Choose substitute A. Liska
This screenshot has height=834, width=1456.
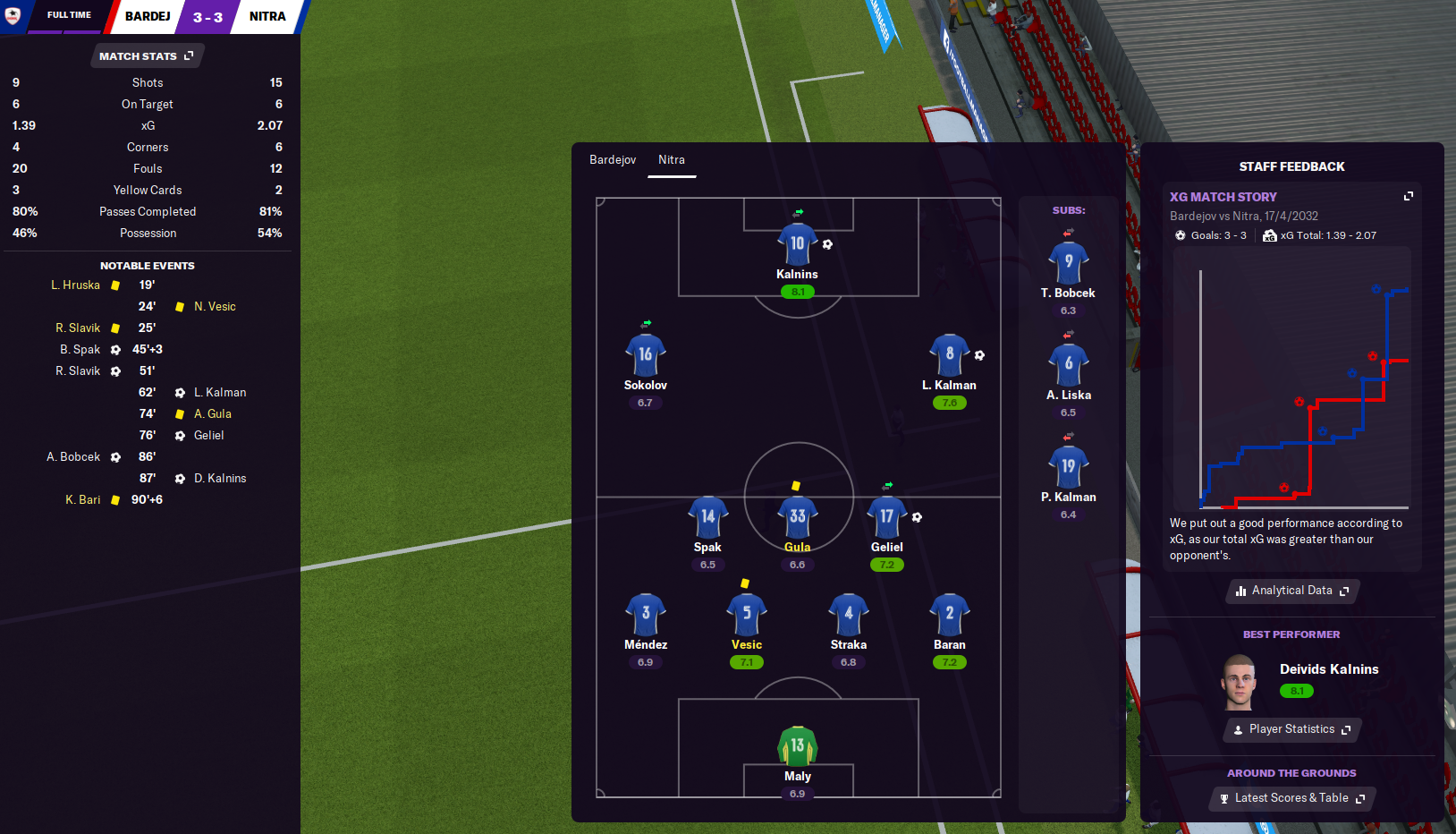click(x=1068, y=365)
